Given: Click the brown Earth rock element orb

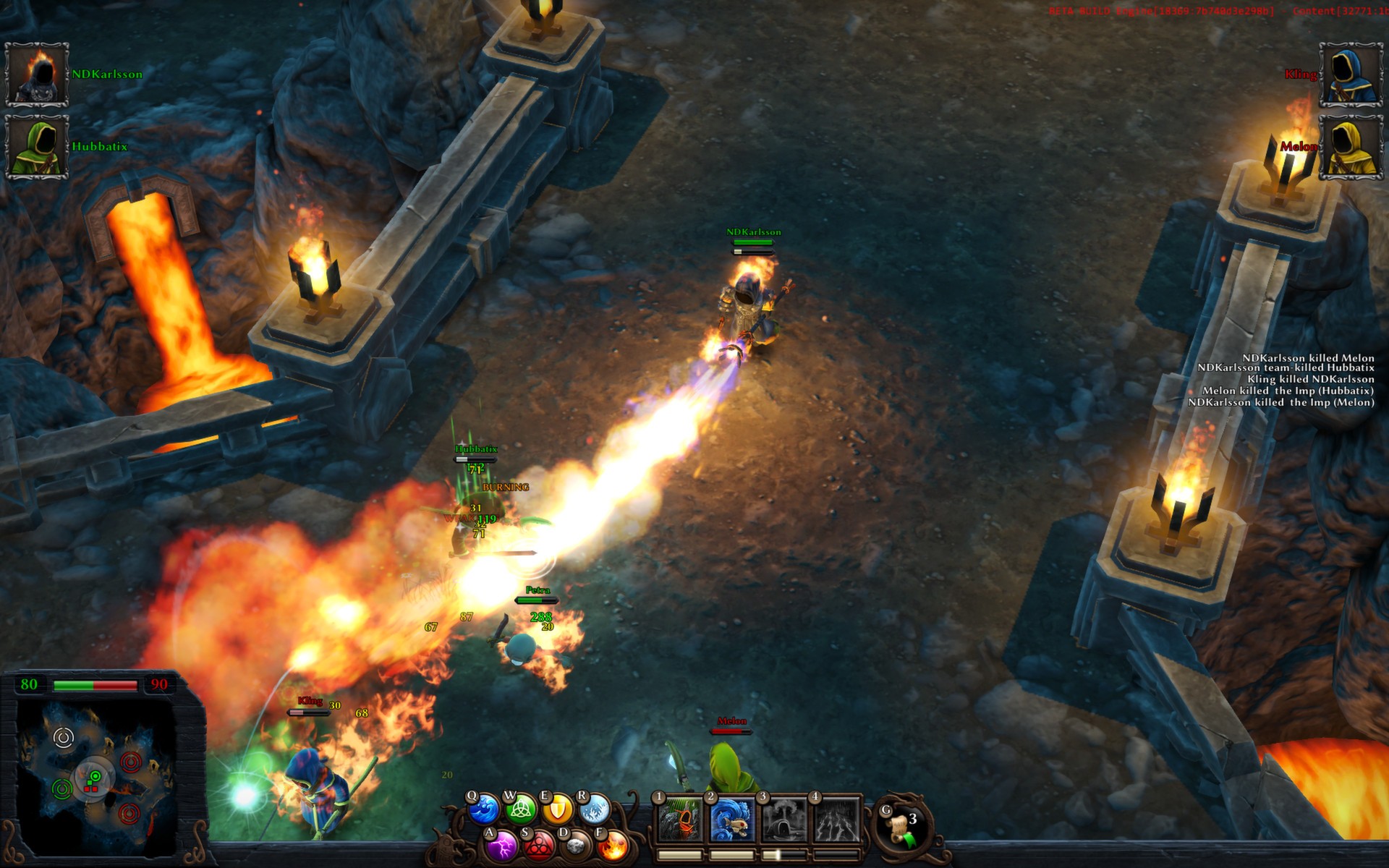Looking at the screenshot, I should tap(575, 845).
